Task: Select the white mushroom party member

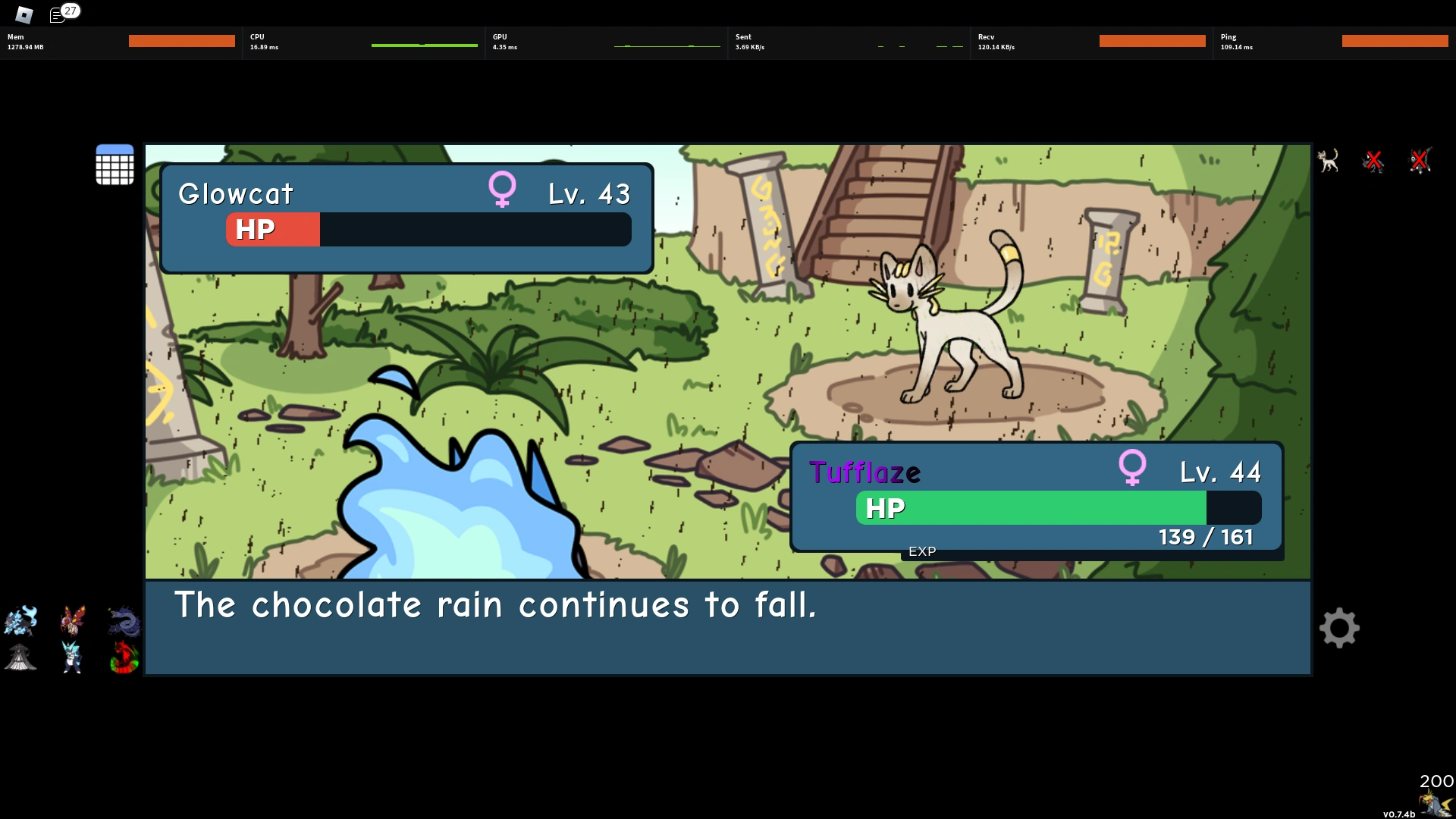Action: coord(20,657)
